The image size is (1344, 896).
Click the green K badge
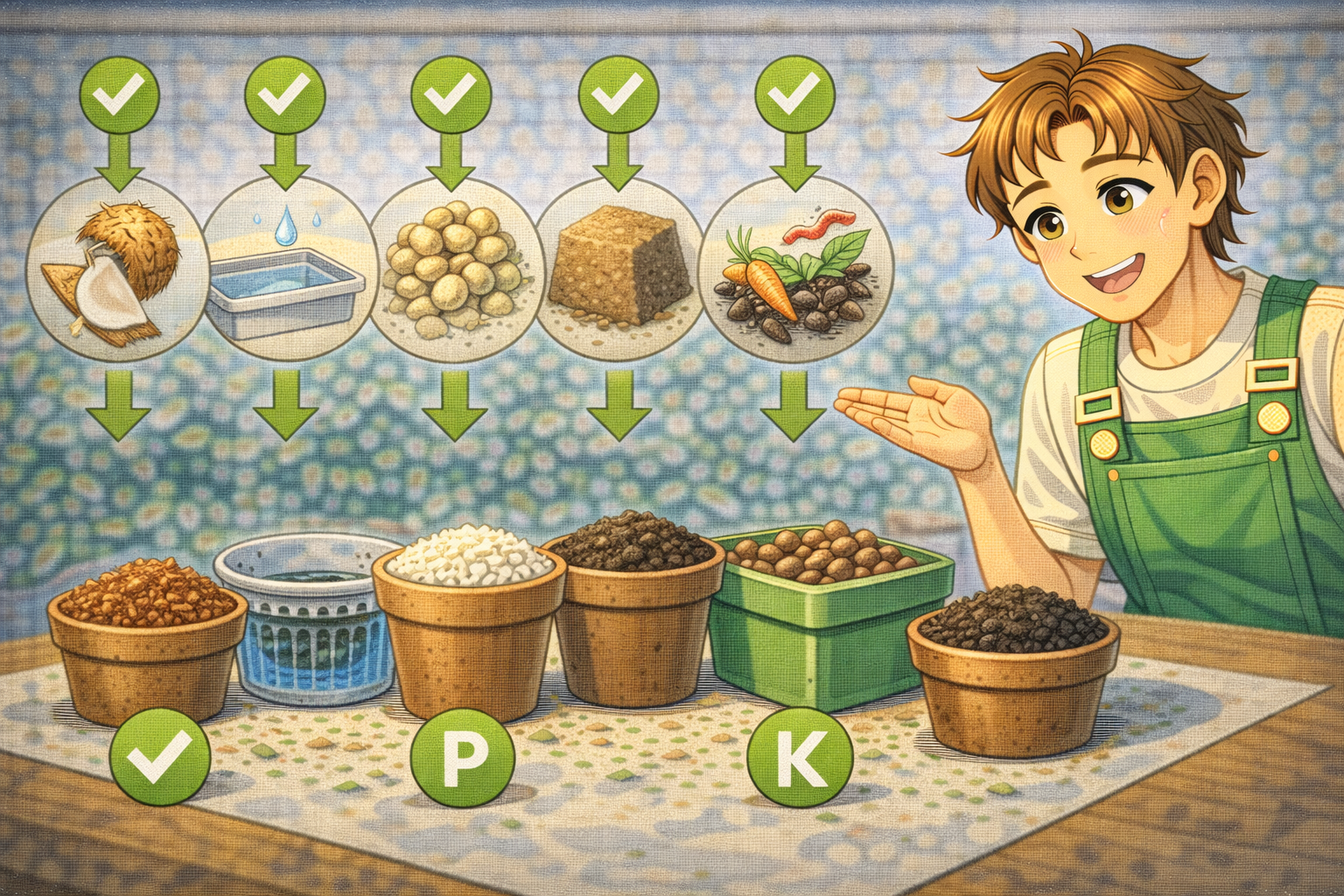[x=800, y=758]
